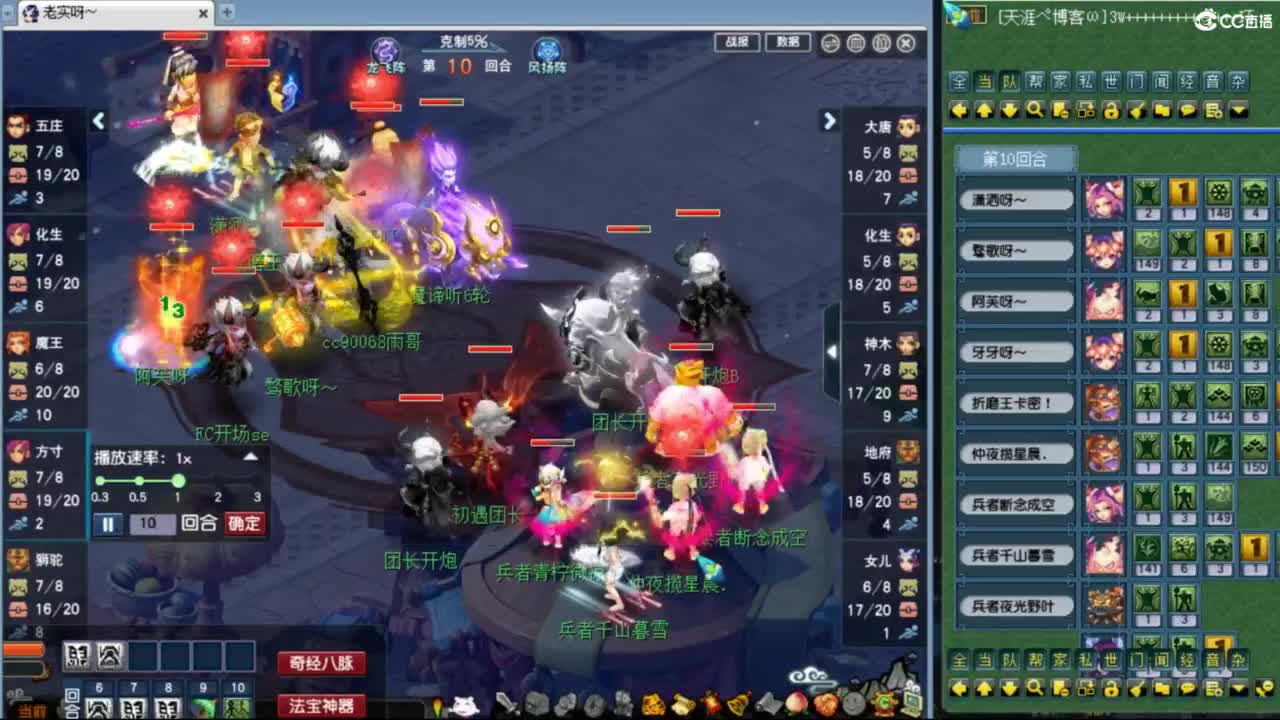Select the 风扬阵 formation icon
Image resolution: width=1280 pixels, height=720 pixels.
[545, 50]
